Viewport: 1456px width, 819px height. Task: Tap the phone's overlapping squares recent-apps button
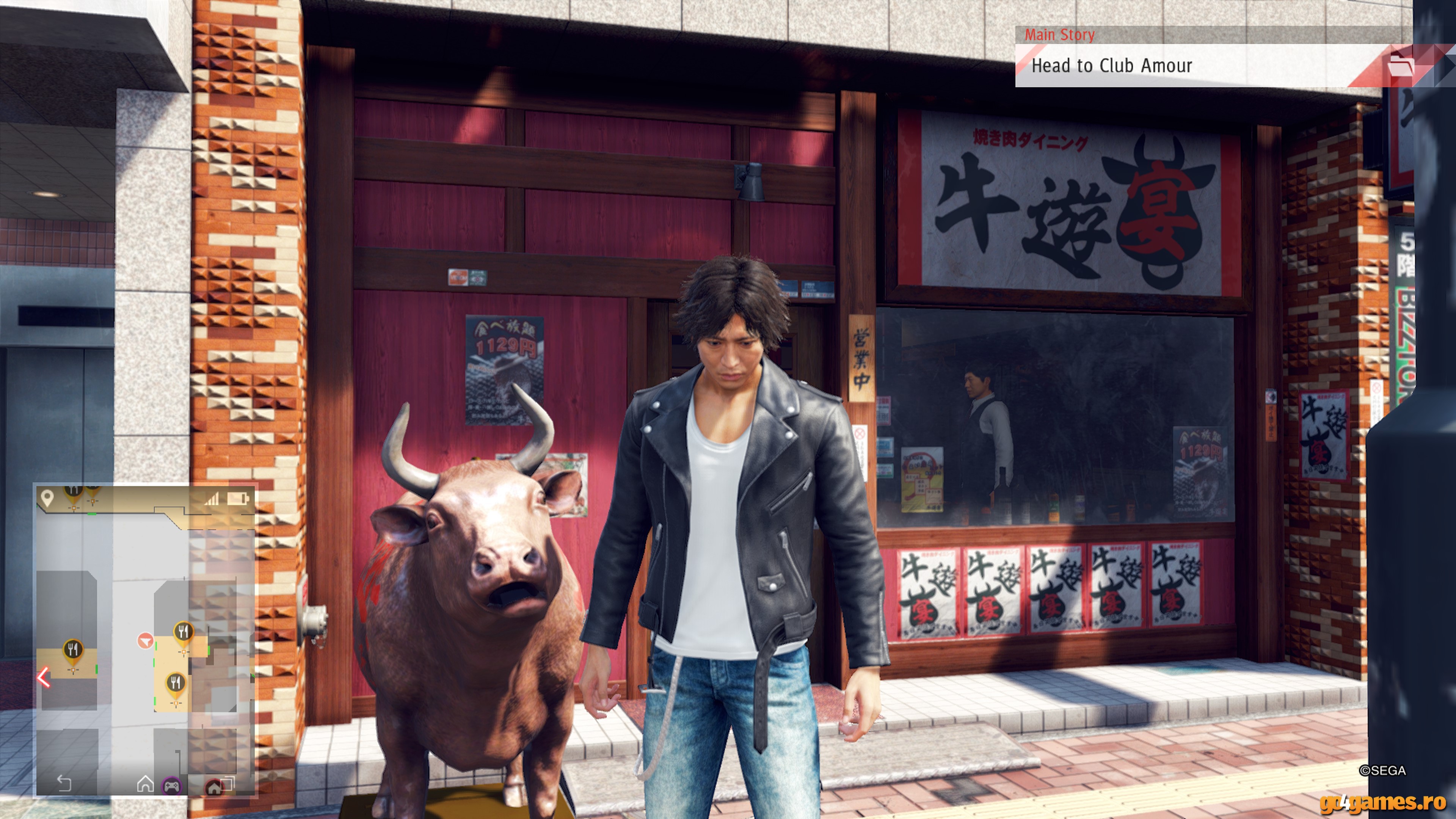tap(228, 783)
